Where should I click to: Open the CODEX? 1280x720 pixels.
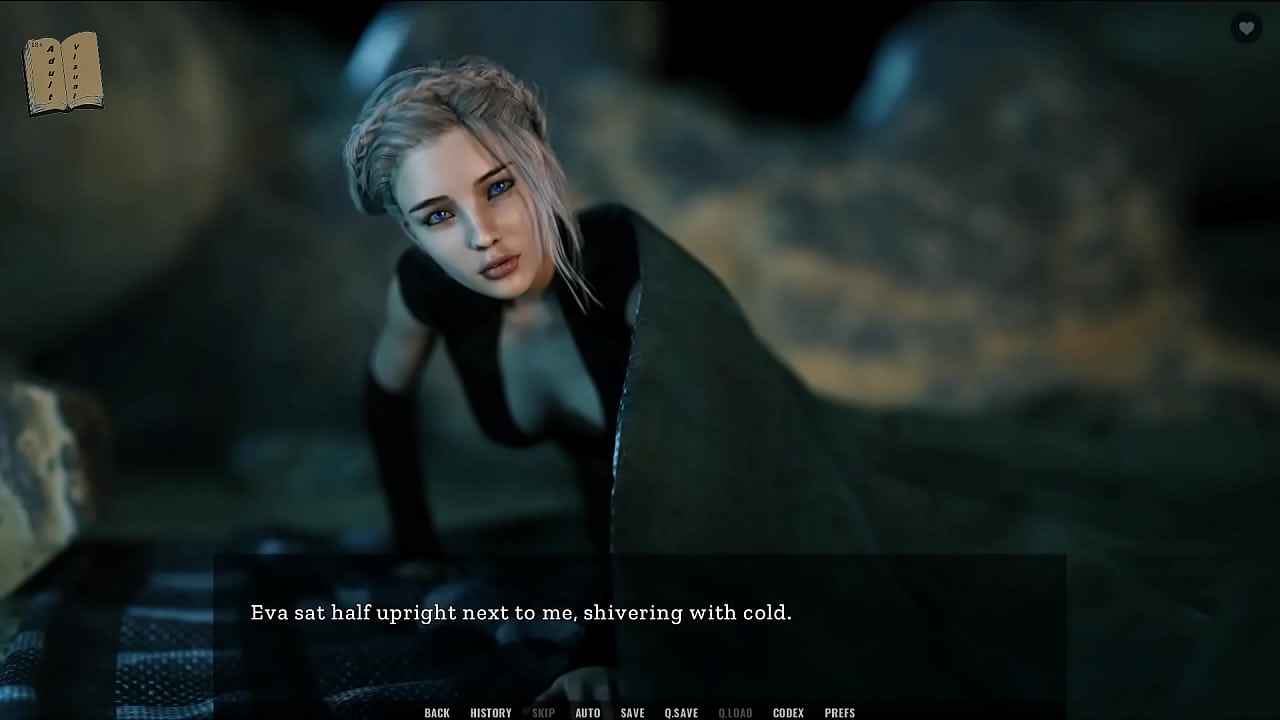pos(788,712)
